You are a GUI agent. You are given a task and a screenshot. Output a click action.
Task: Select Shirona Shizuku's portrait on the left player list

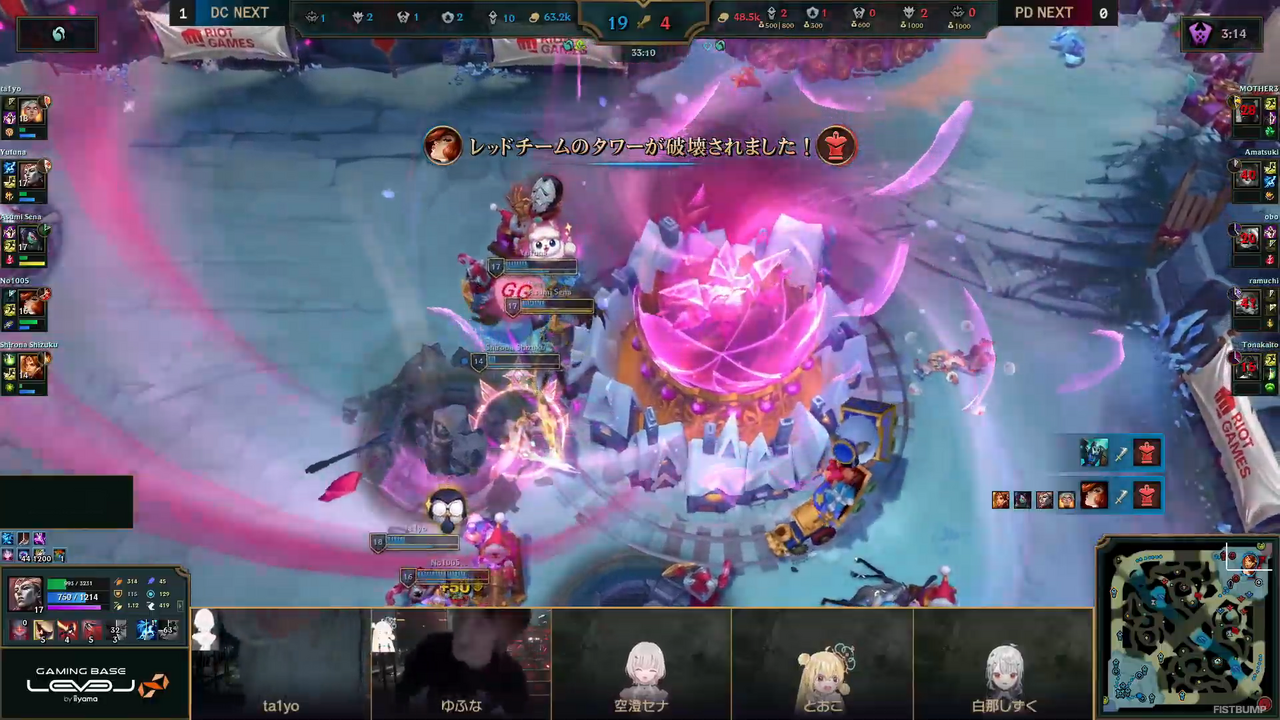coord(29,368)
